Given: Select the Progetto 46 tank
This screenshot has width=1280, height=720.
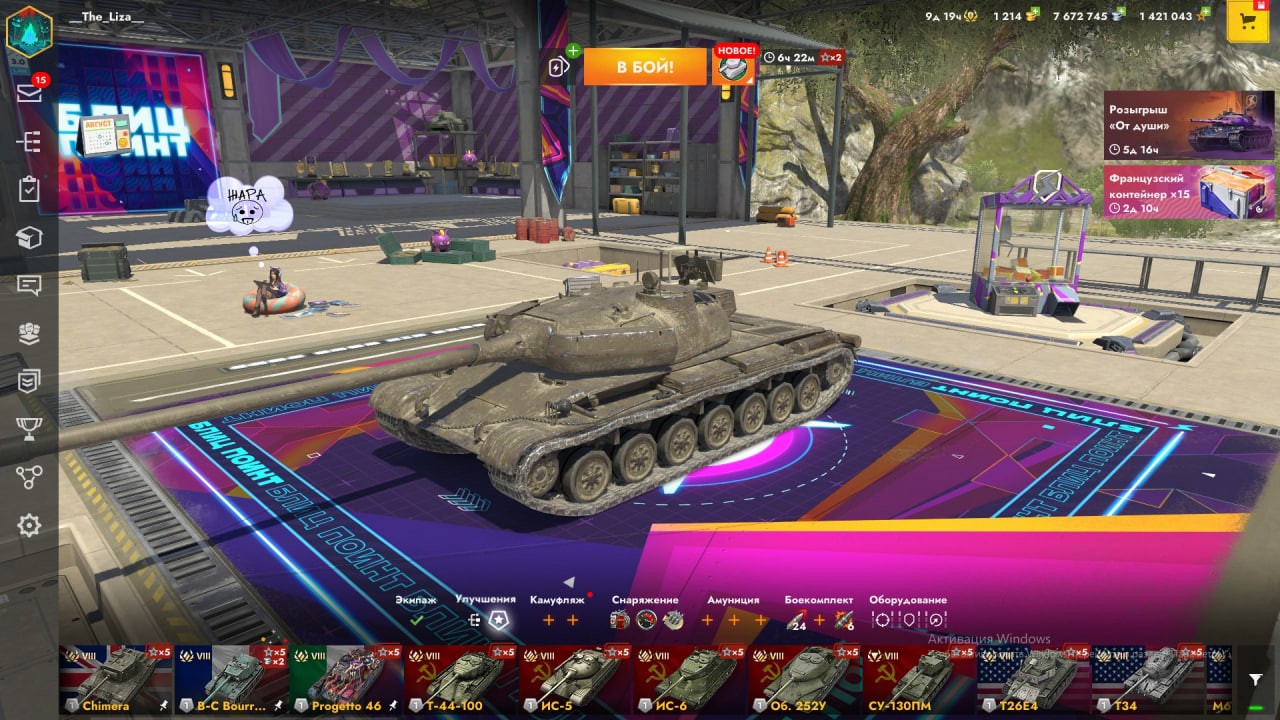Looking at the screenshot, I should coord(345,679).
